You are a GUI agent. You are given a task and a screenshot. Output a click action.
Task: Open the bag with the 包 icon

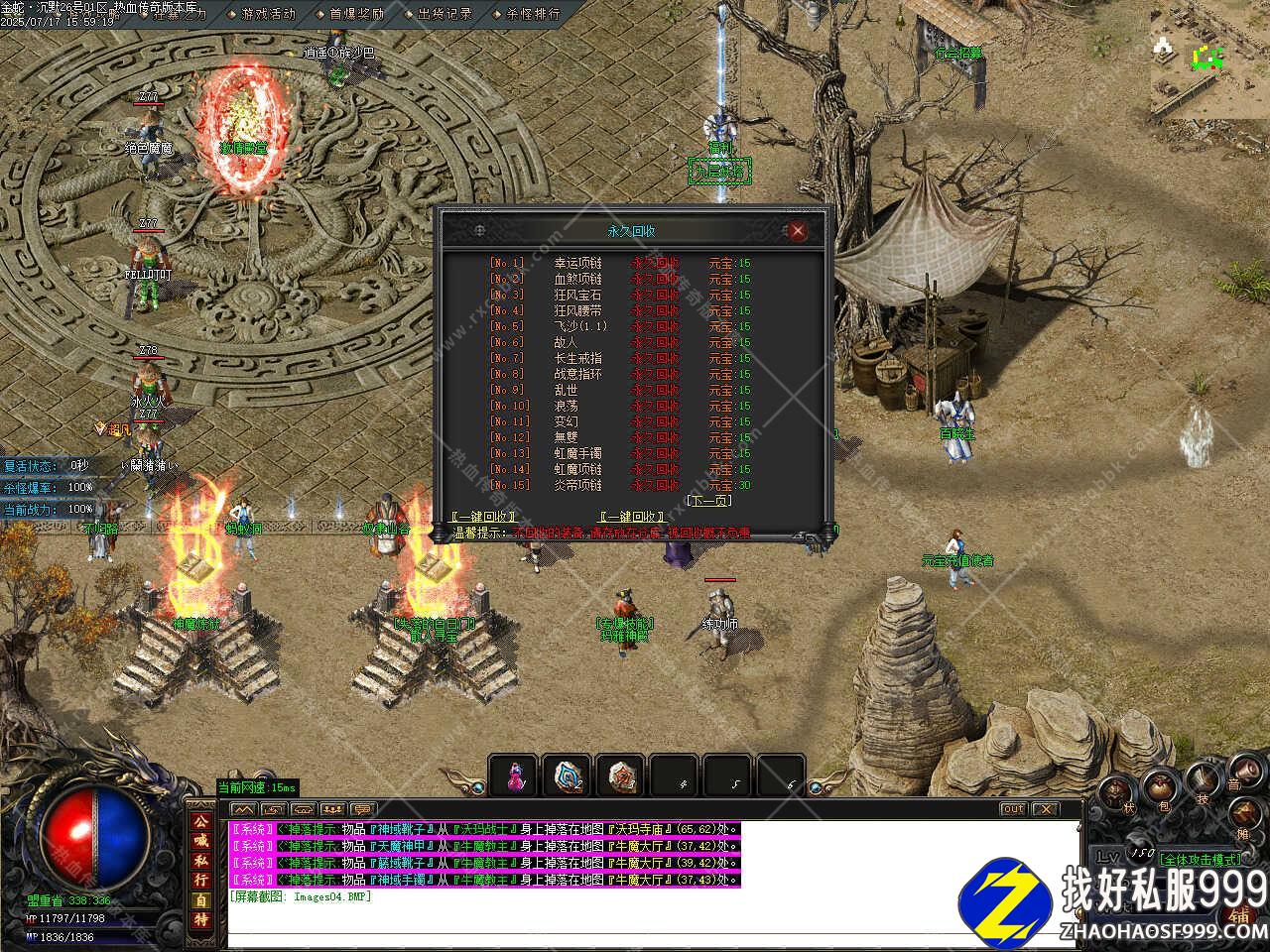[x=1159, y=790]
